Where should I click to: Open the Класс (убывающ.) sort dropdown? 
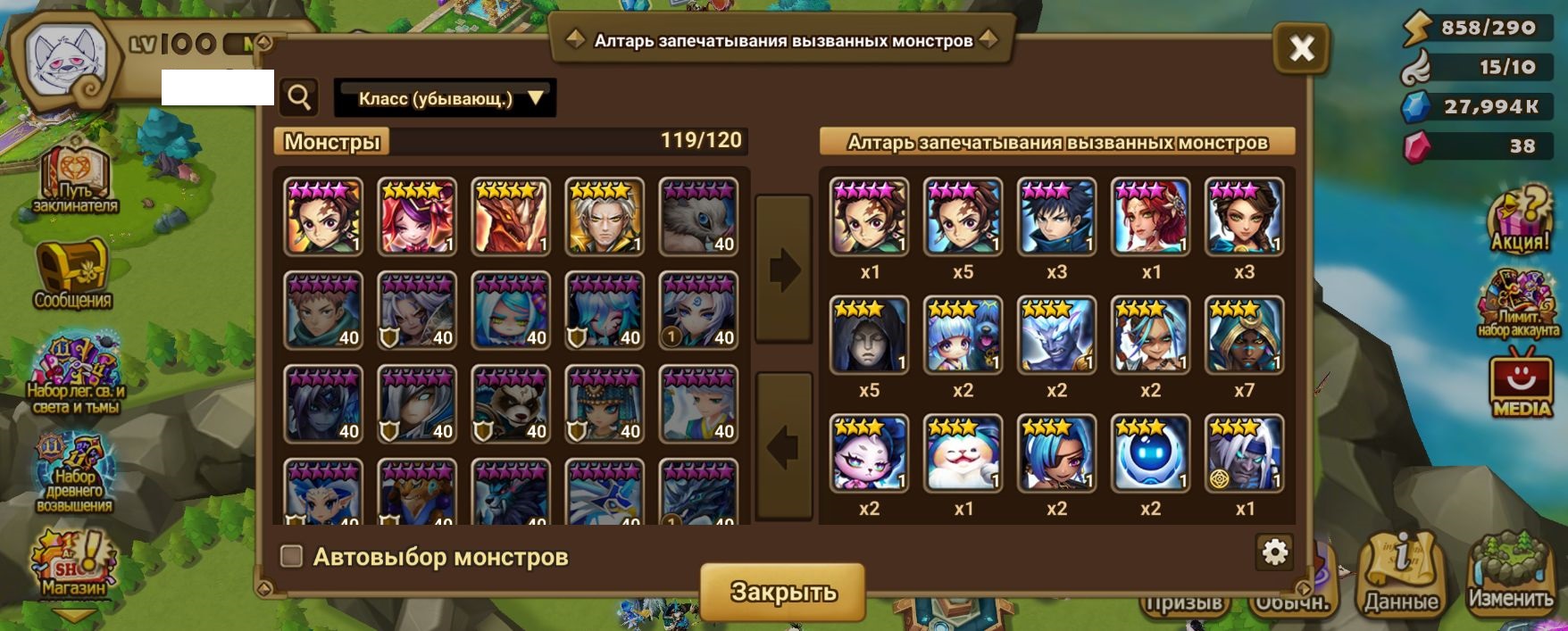click(445, 98)
